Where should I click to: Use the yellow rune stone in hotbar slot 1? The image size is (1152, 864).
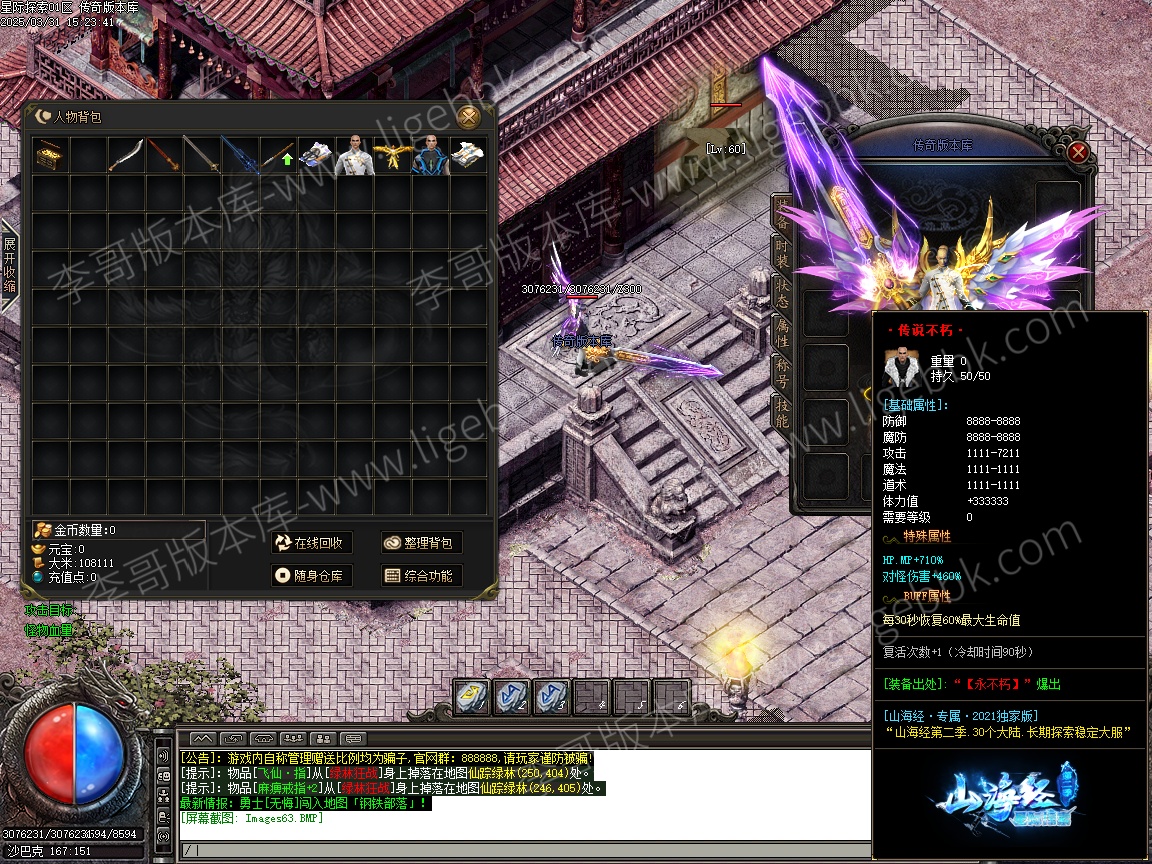(x=472, y=697)
